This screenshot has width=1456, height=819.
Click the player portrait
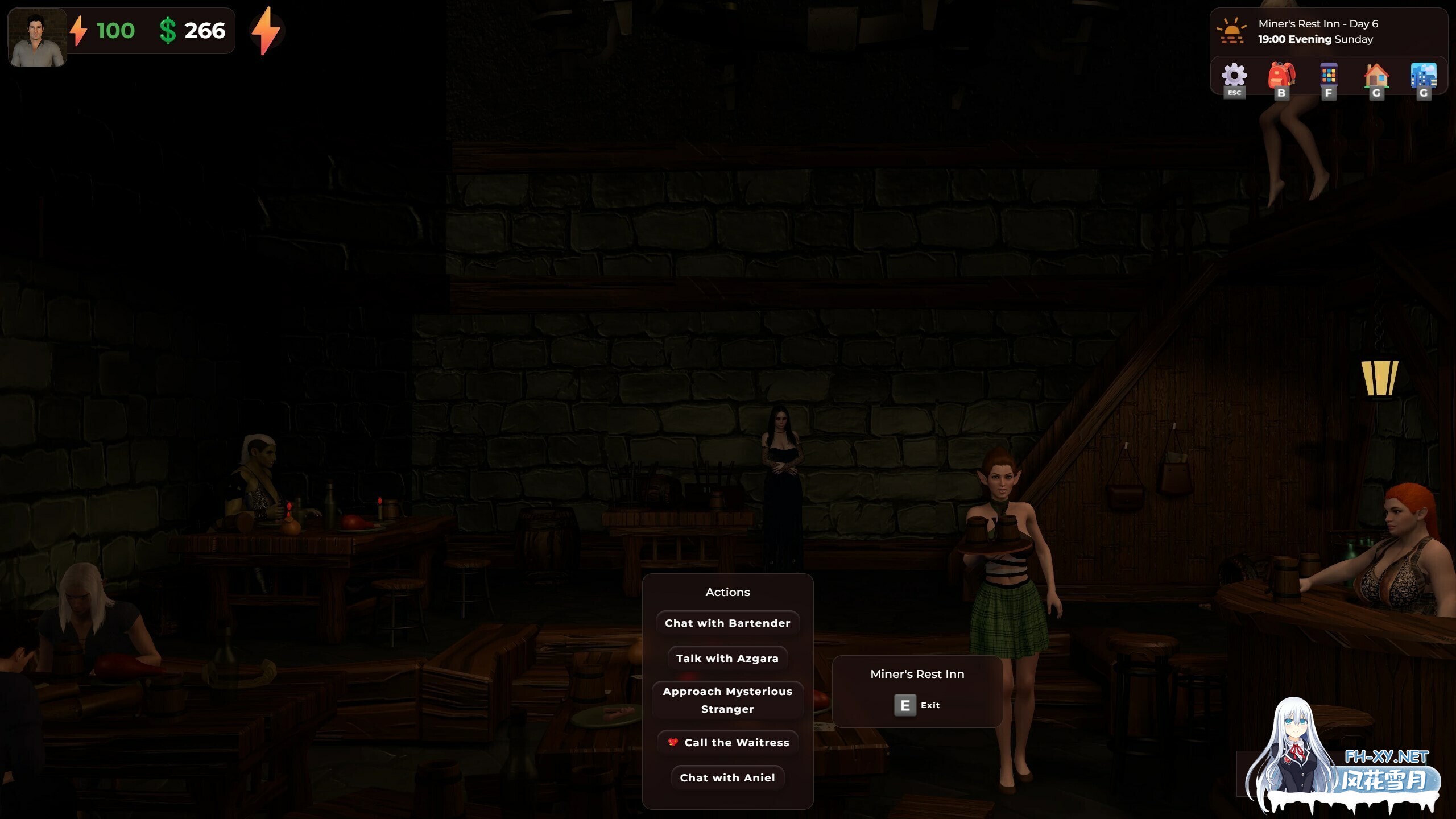[x=38, y=38]
